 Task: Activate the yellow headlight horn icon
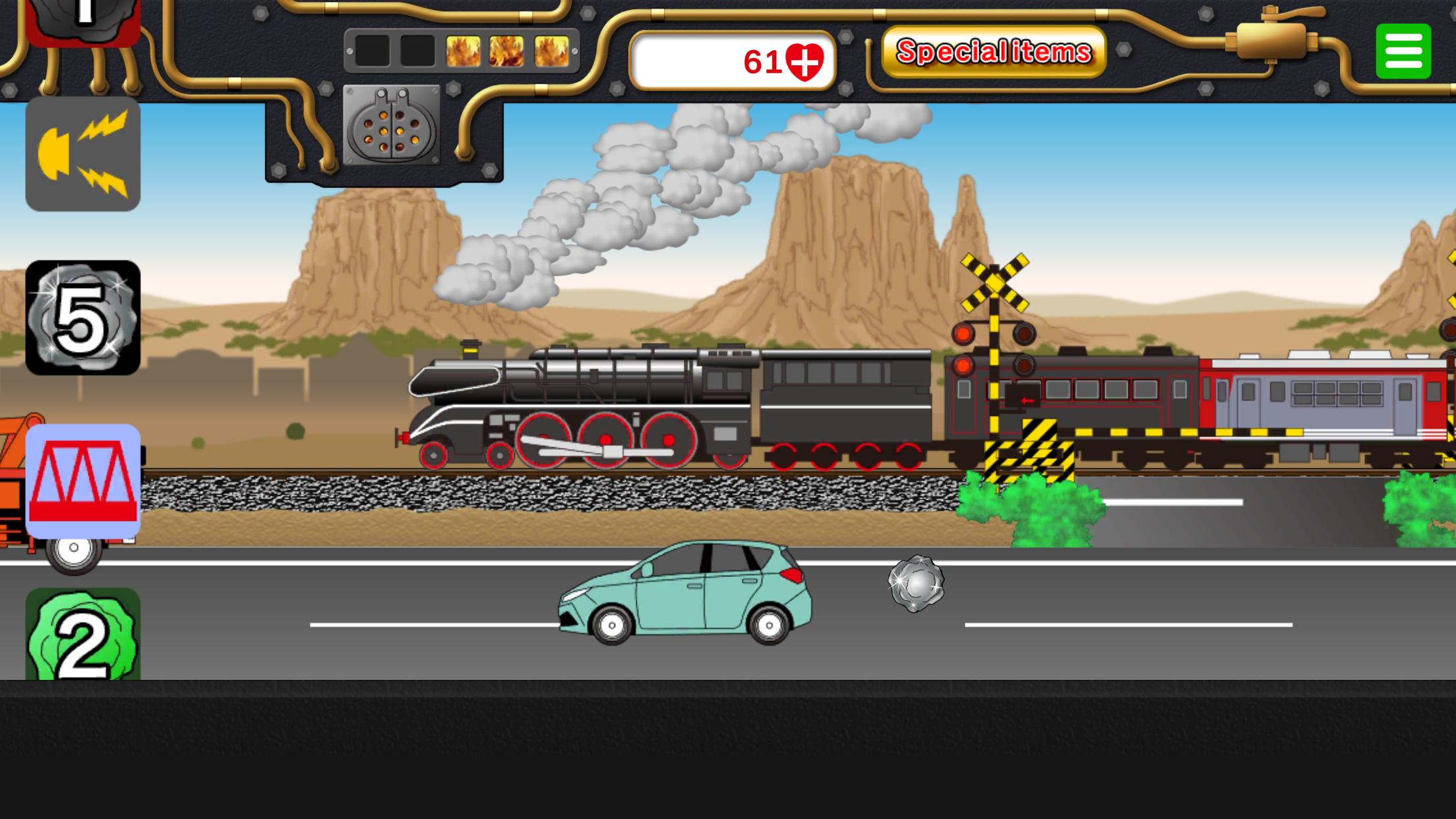coord(83,154)
